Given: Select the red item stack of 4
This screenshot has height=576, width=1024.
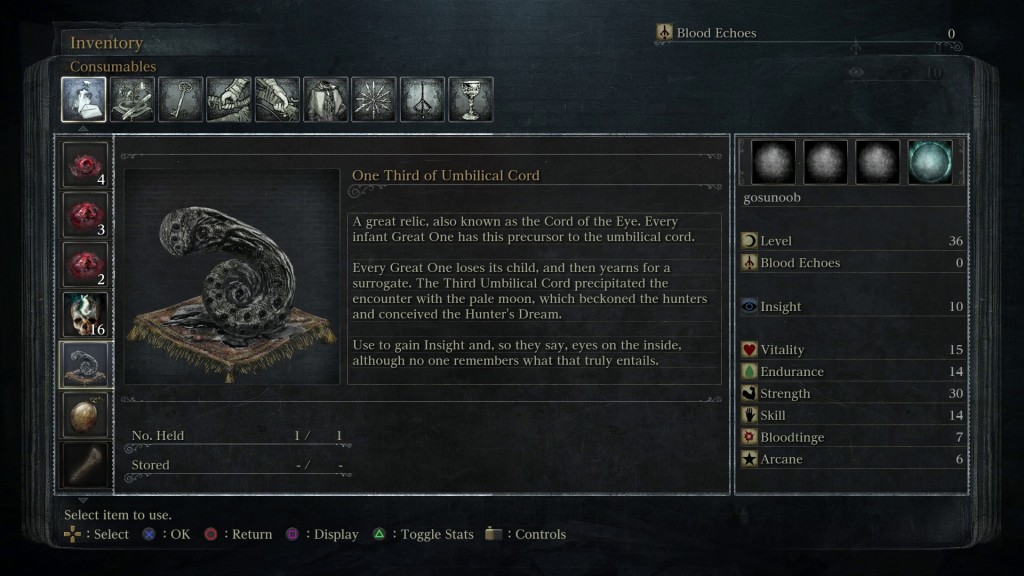Looking at the screenshot, I should coord(85,165).
